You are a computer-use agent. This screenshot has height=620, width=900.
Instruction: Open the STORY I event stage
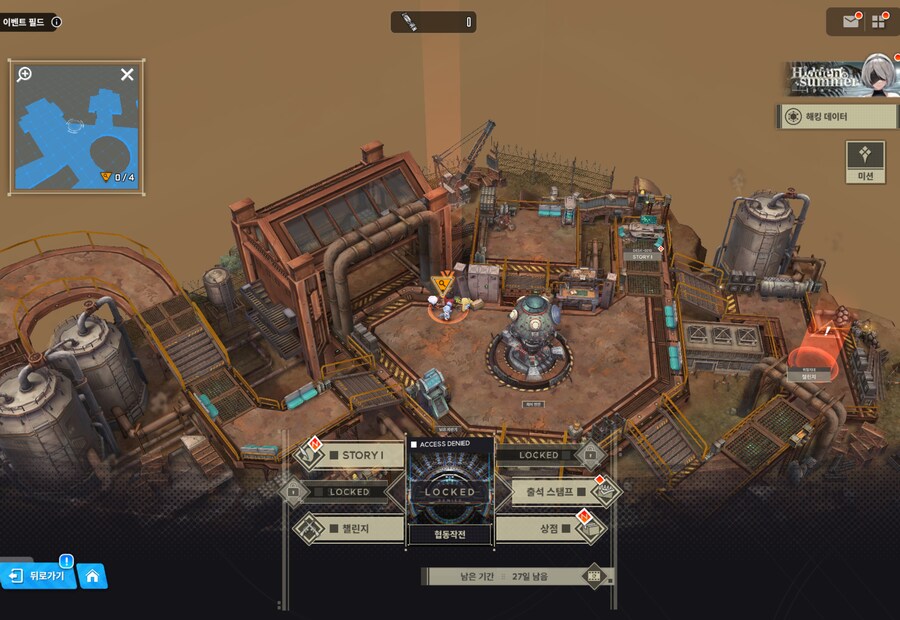click(x=352, y=456)
